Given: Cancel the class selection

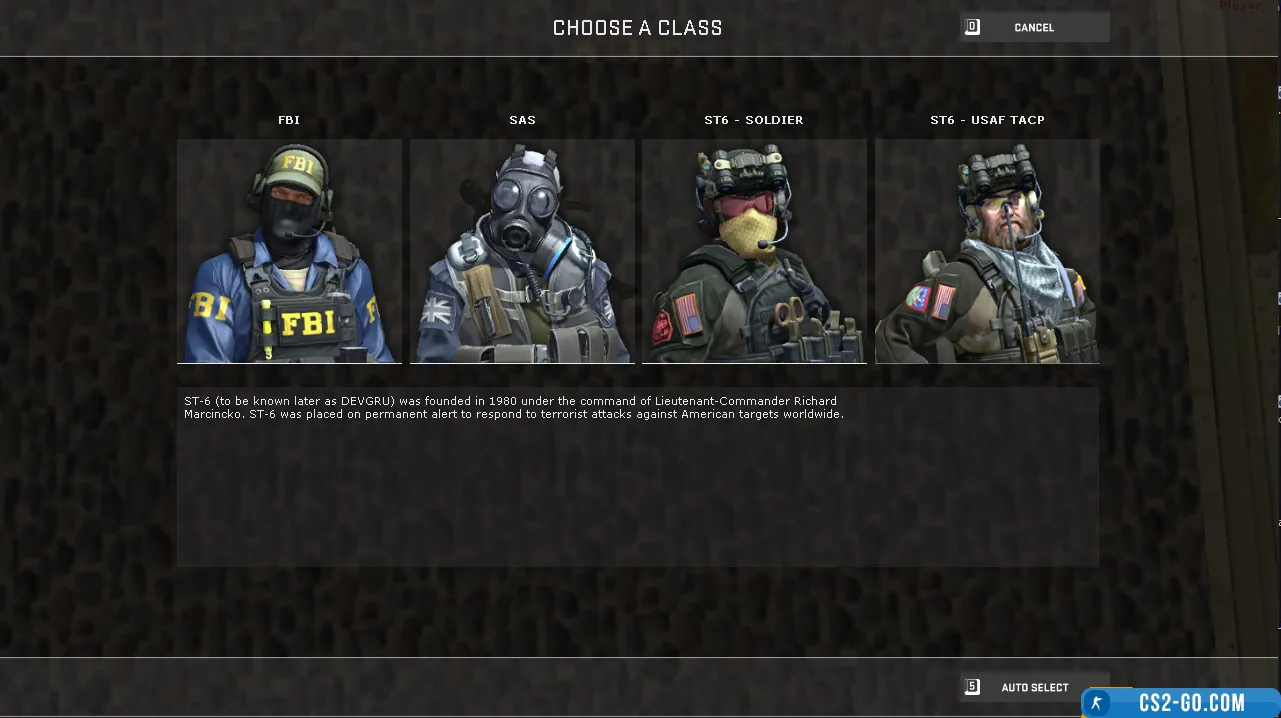Looking at the screenshot, I should click(1034, 28).
